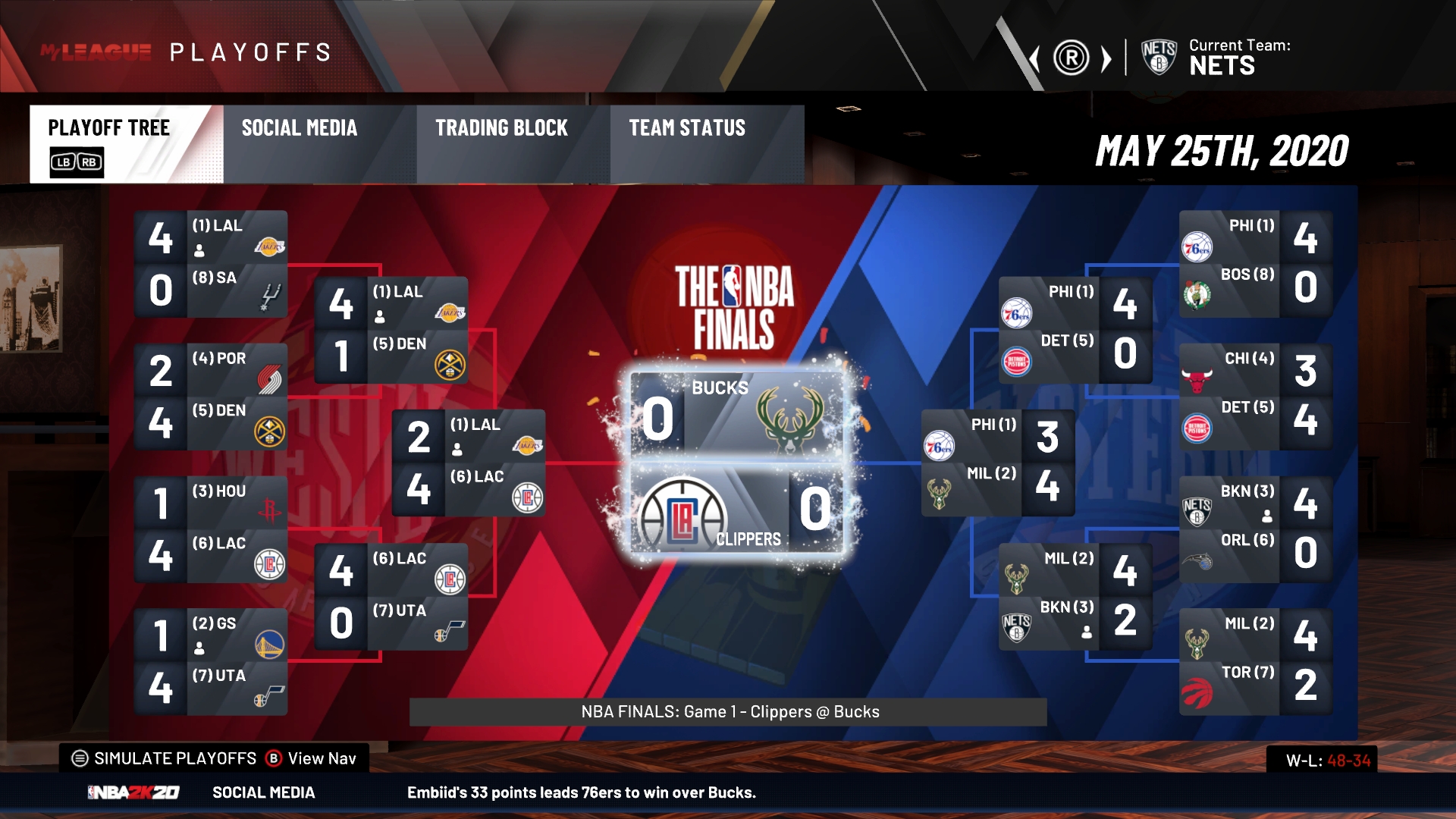The image size is (1456, 819).
Task: Select the Lakers vs Clippers conference finals
Action: [x=469, y=463]
